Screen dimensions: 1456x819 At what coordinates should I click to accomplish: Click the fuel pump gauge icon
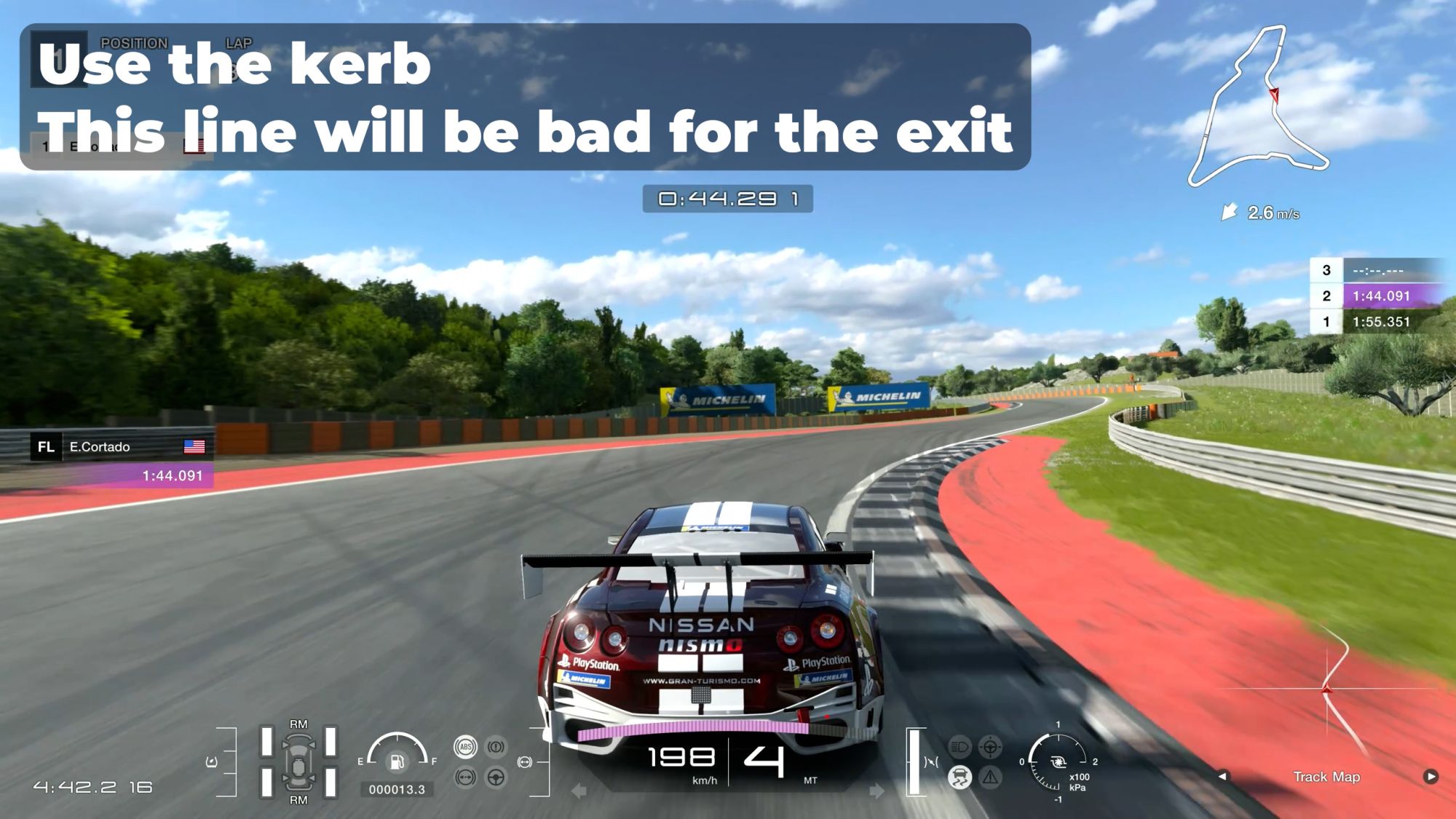397,761
